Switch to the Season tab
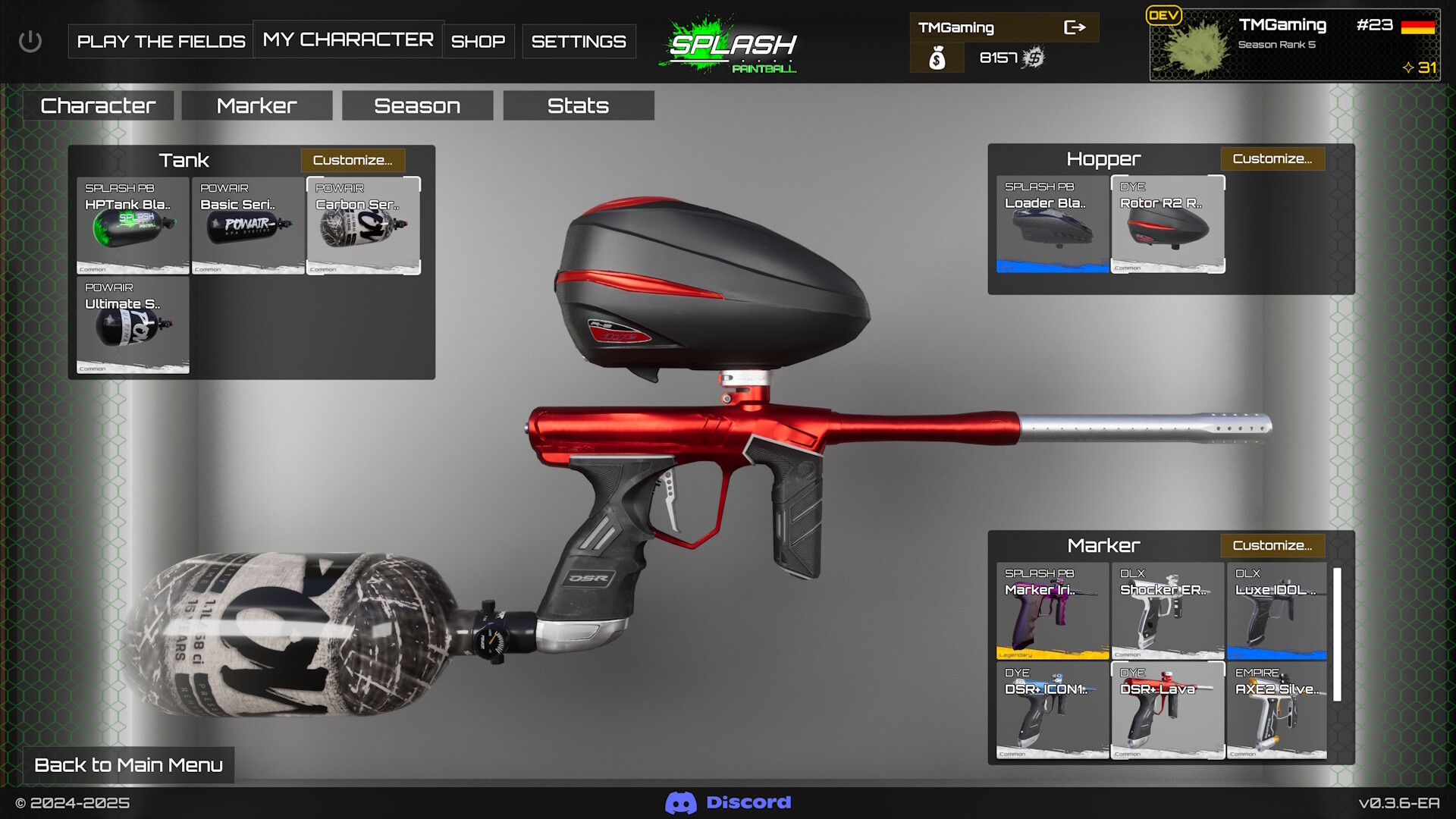The height and width of the screenshot is (819, 1456). [x=416, y=105]
